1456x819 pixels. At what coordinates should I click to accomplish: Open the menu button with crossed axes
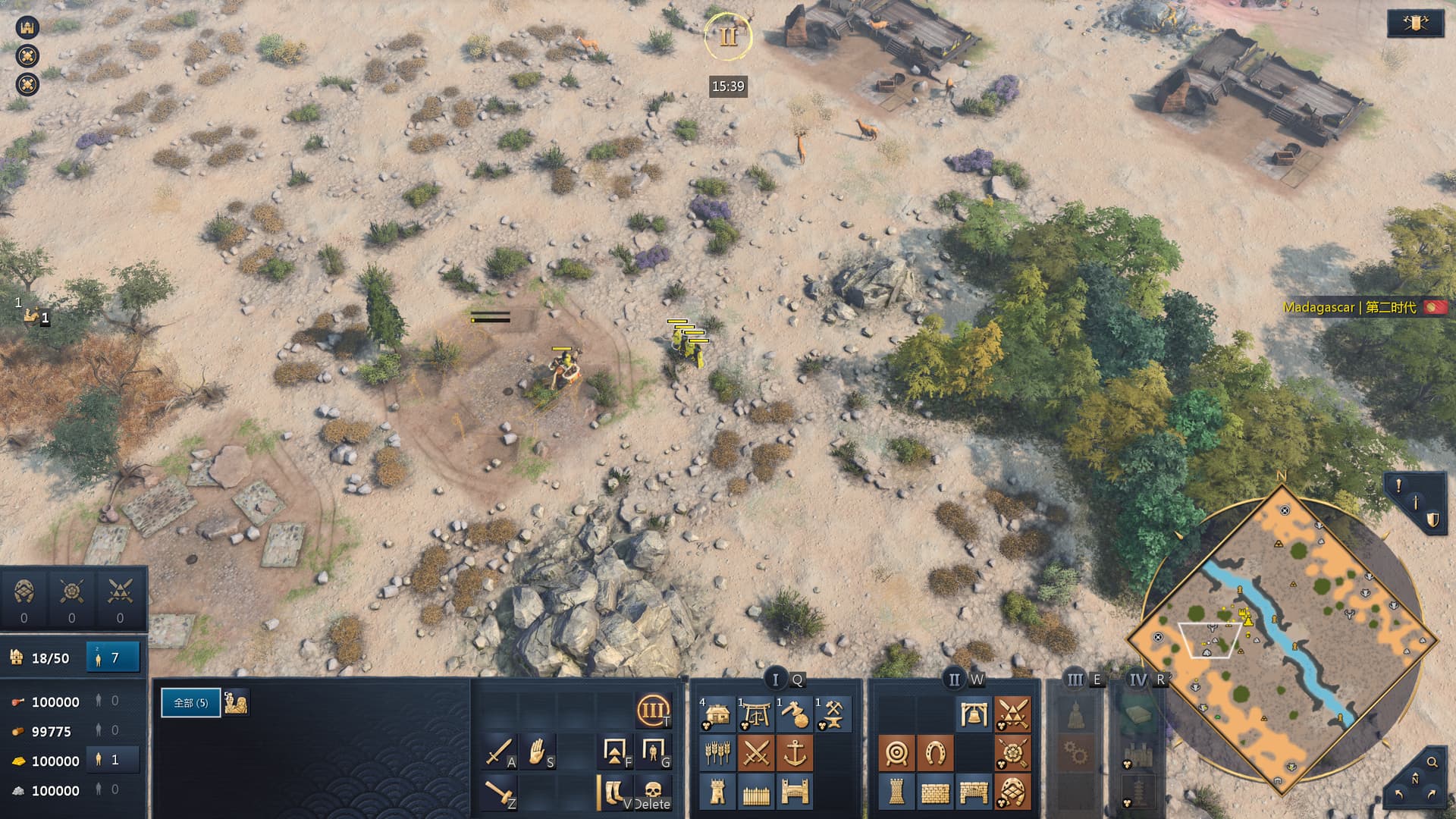click(x=1414, y=24)
